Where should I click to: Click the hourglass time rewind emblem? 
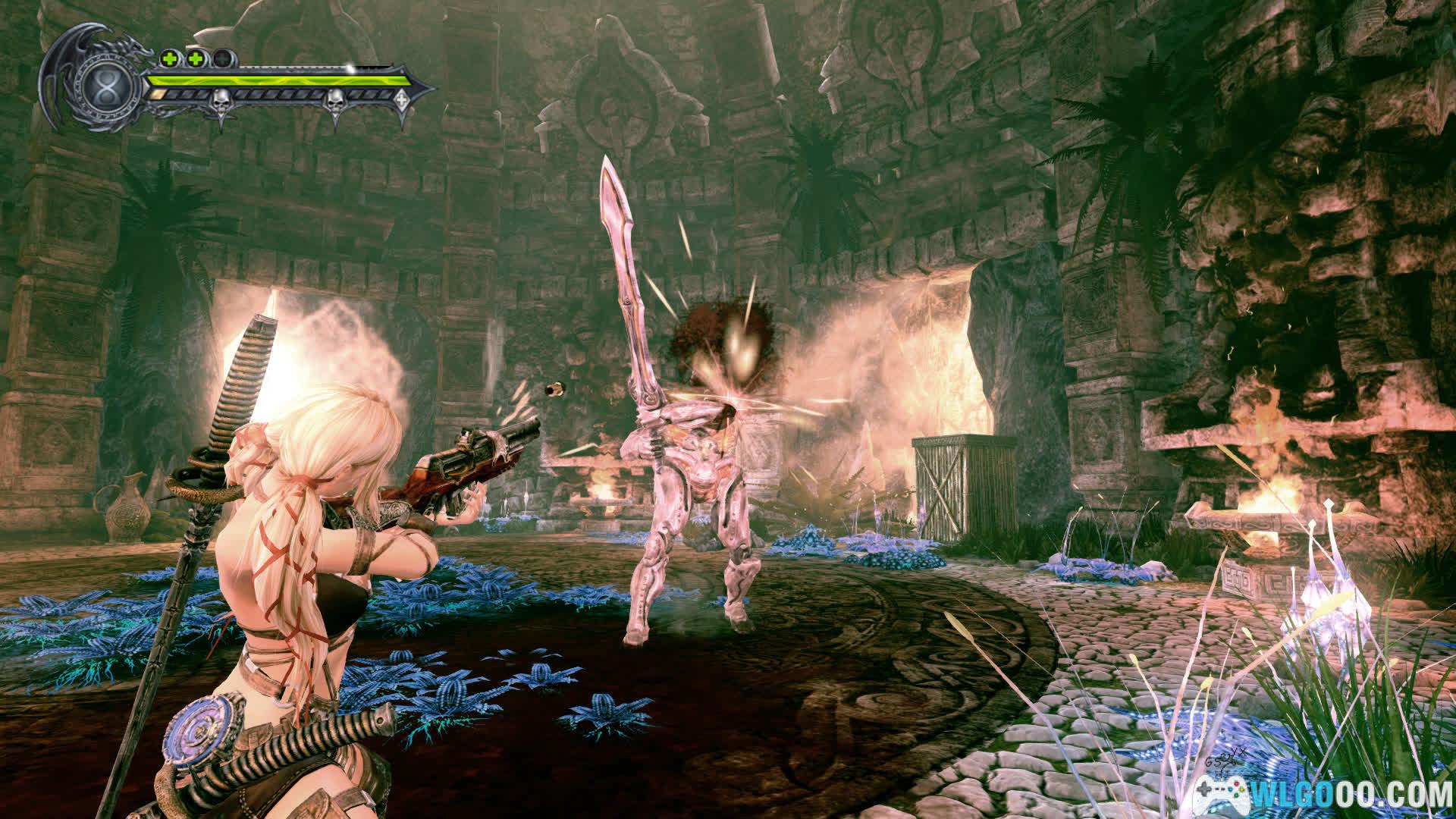[108, 83]
